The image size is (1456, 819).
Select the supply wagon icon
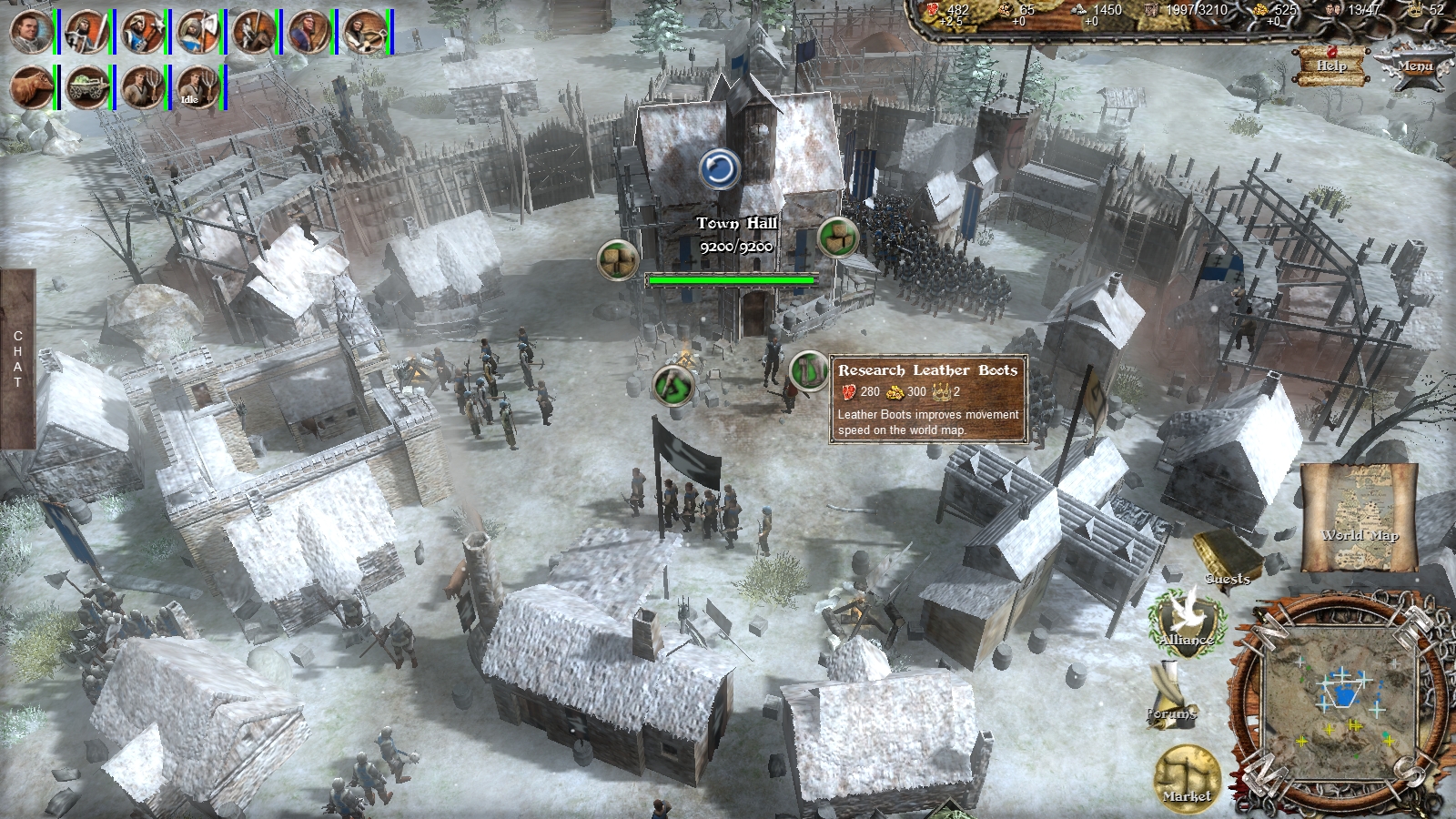[x=87, y=88]
